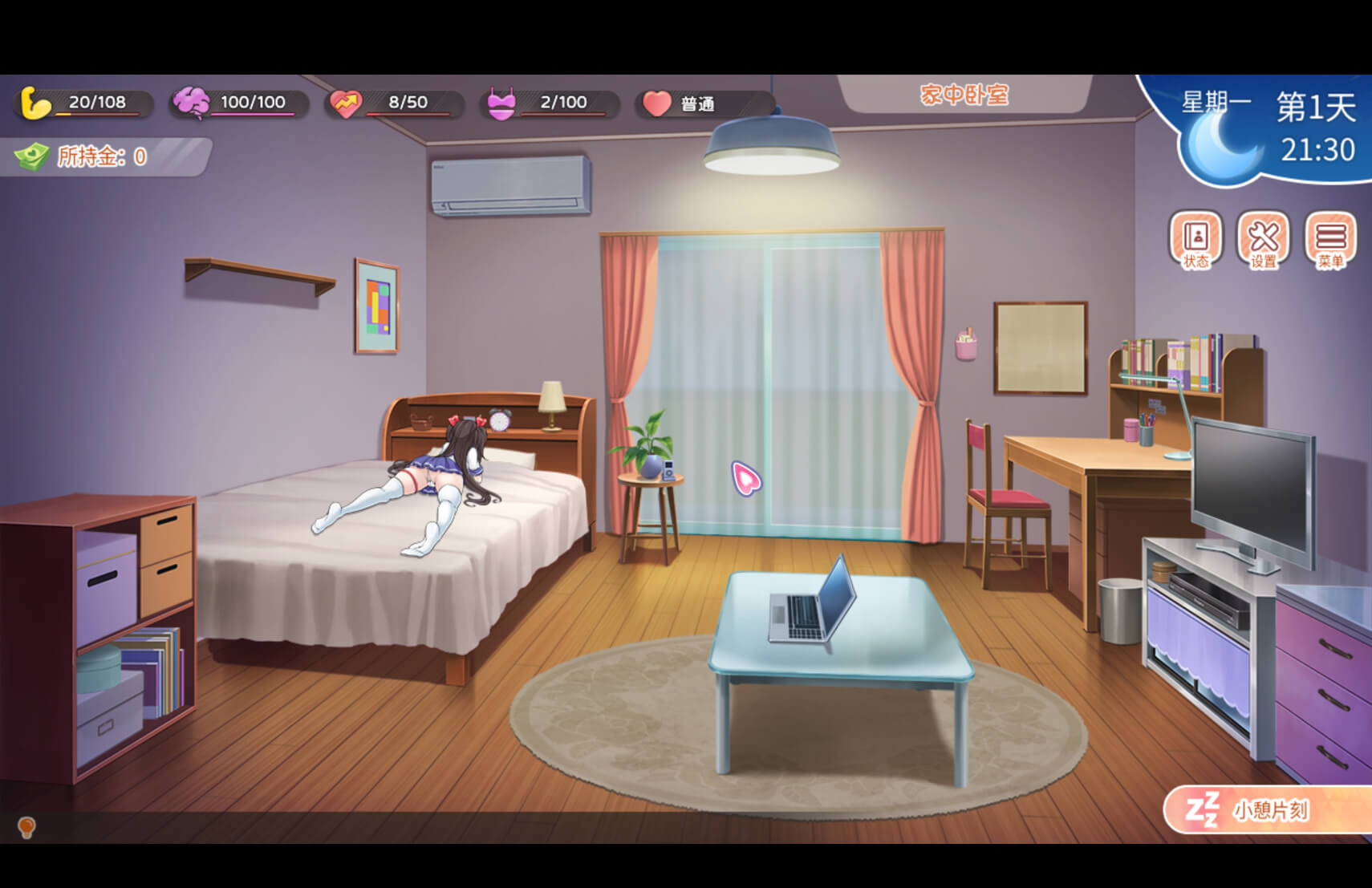The height and width of the screenshot is (888, 1372).
Task: Open the 状态 status screen
Action: point(1195,240)
